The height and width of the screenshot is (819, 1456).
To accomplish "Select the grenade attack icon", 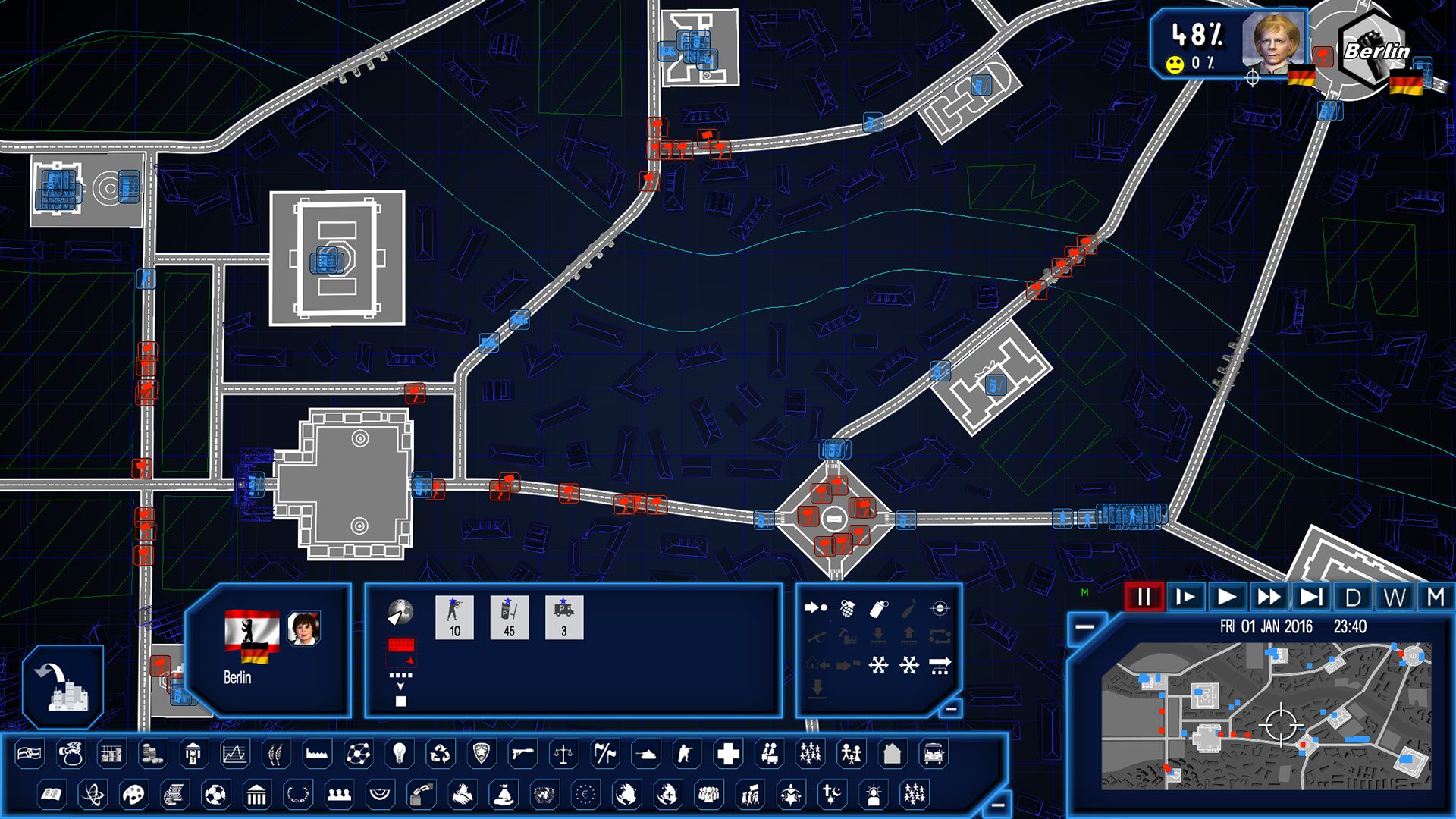I will click(847, 608).
